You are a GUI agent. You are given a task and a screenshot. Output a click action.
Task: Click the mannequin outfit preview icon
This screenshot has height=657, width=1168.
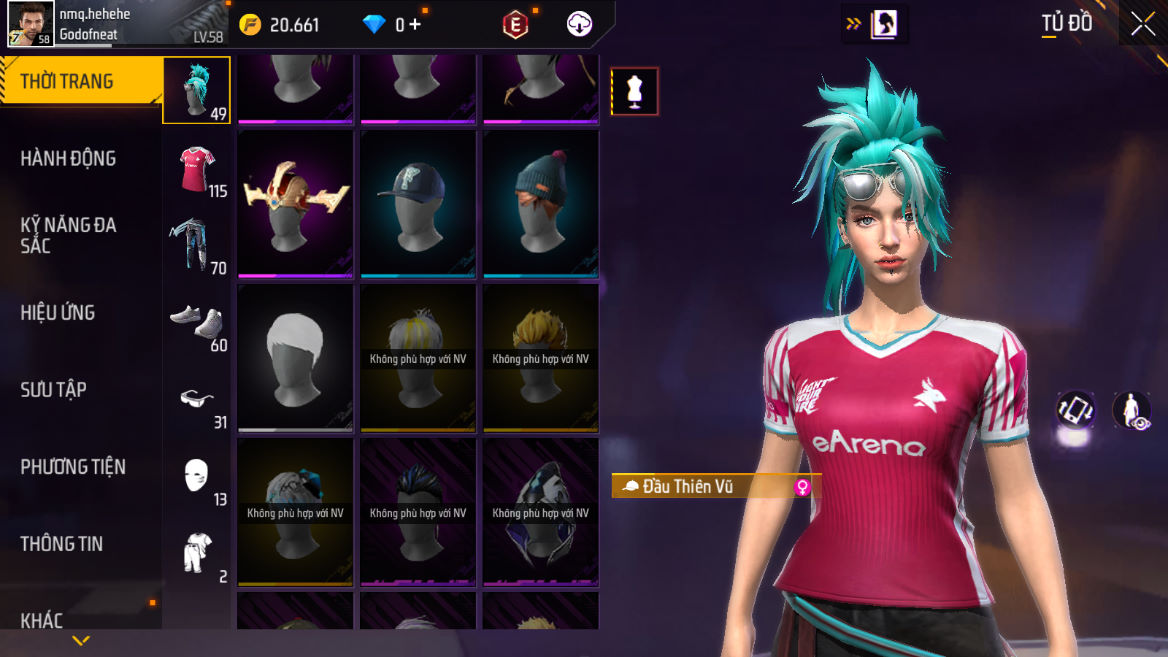(635, 92)
